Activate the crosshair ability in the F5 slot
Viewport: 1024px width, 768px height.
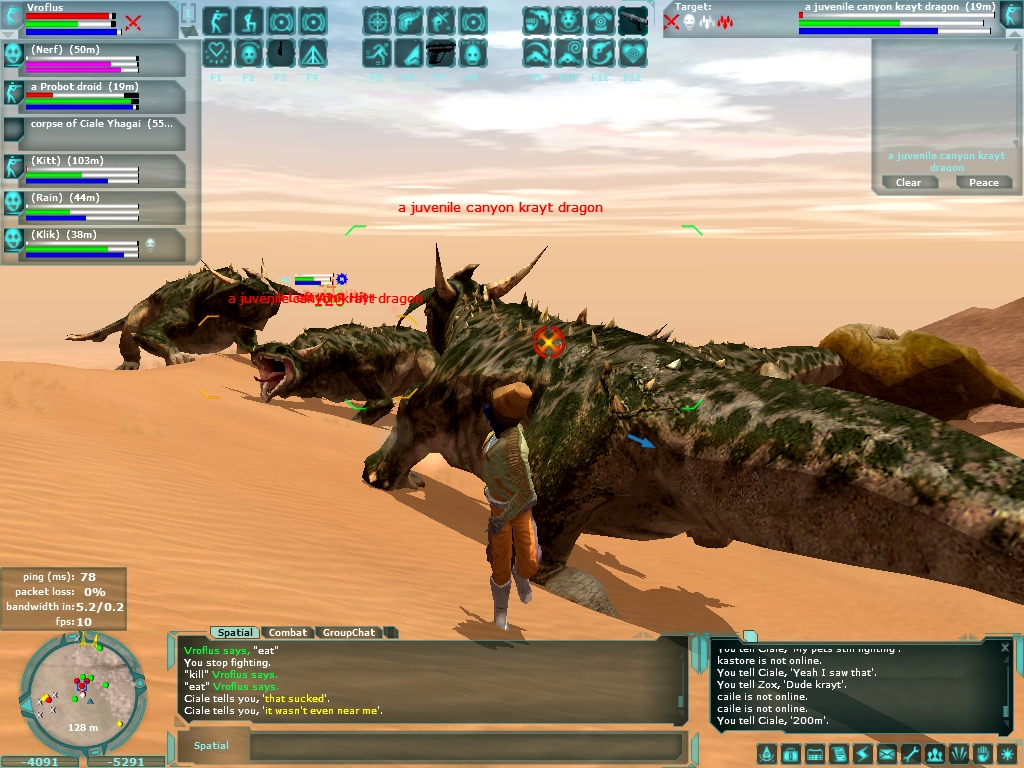pos(376,21)
